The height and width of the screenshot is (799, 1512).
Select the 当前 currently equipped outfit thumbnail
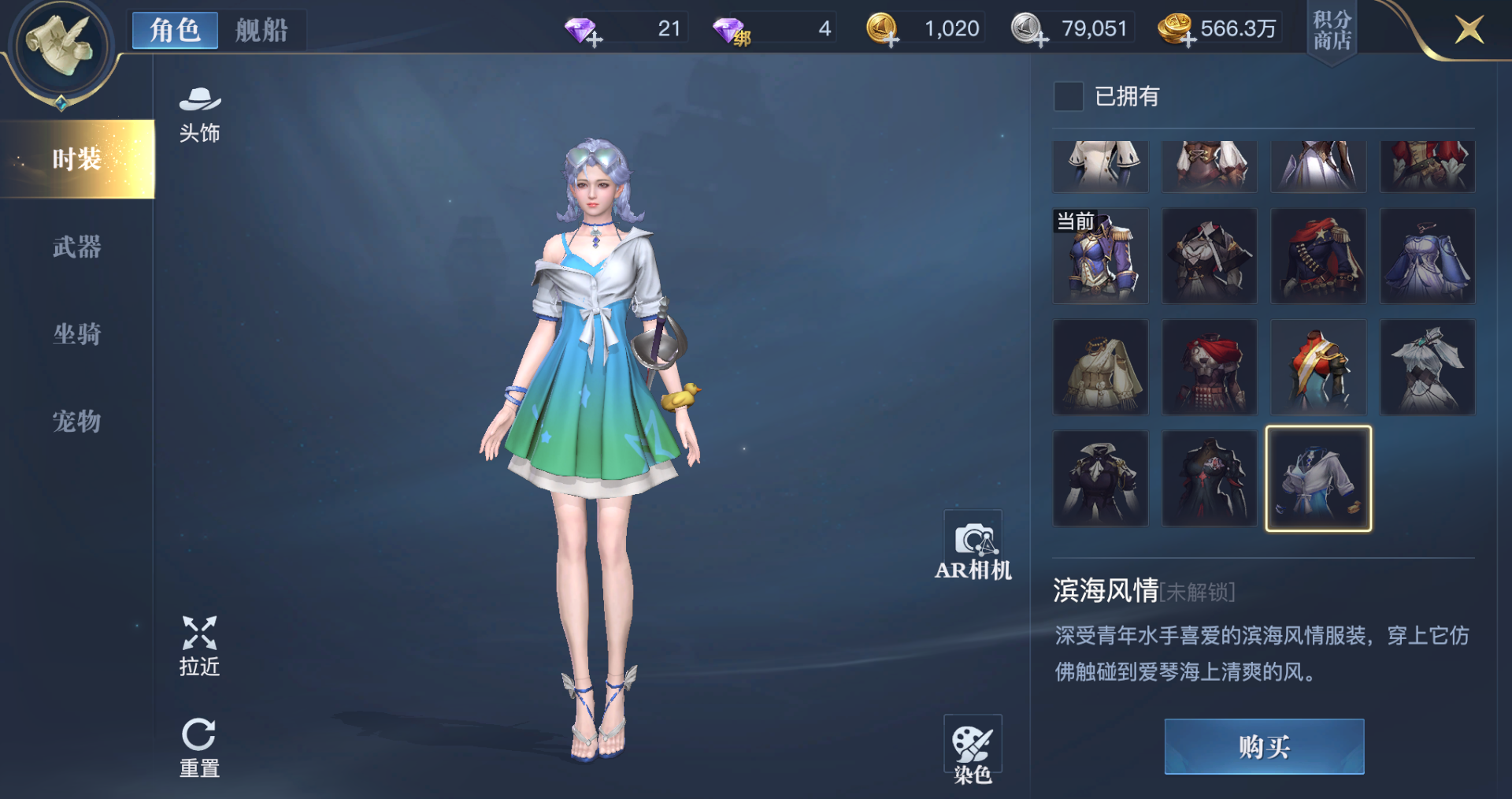pyautogui.click(x=1100, y=256)
